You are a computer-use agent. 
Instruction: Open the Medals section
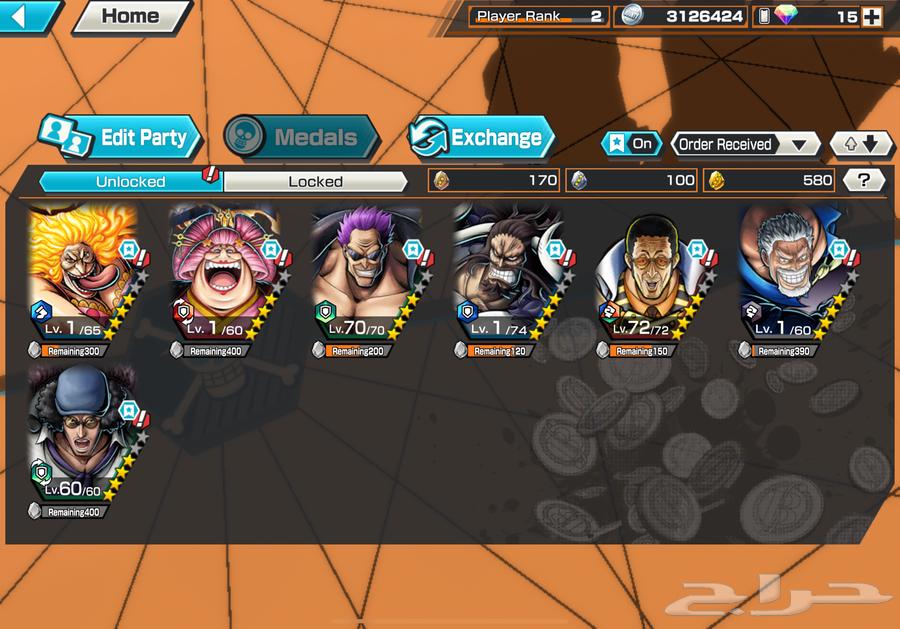coord(300,138)
